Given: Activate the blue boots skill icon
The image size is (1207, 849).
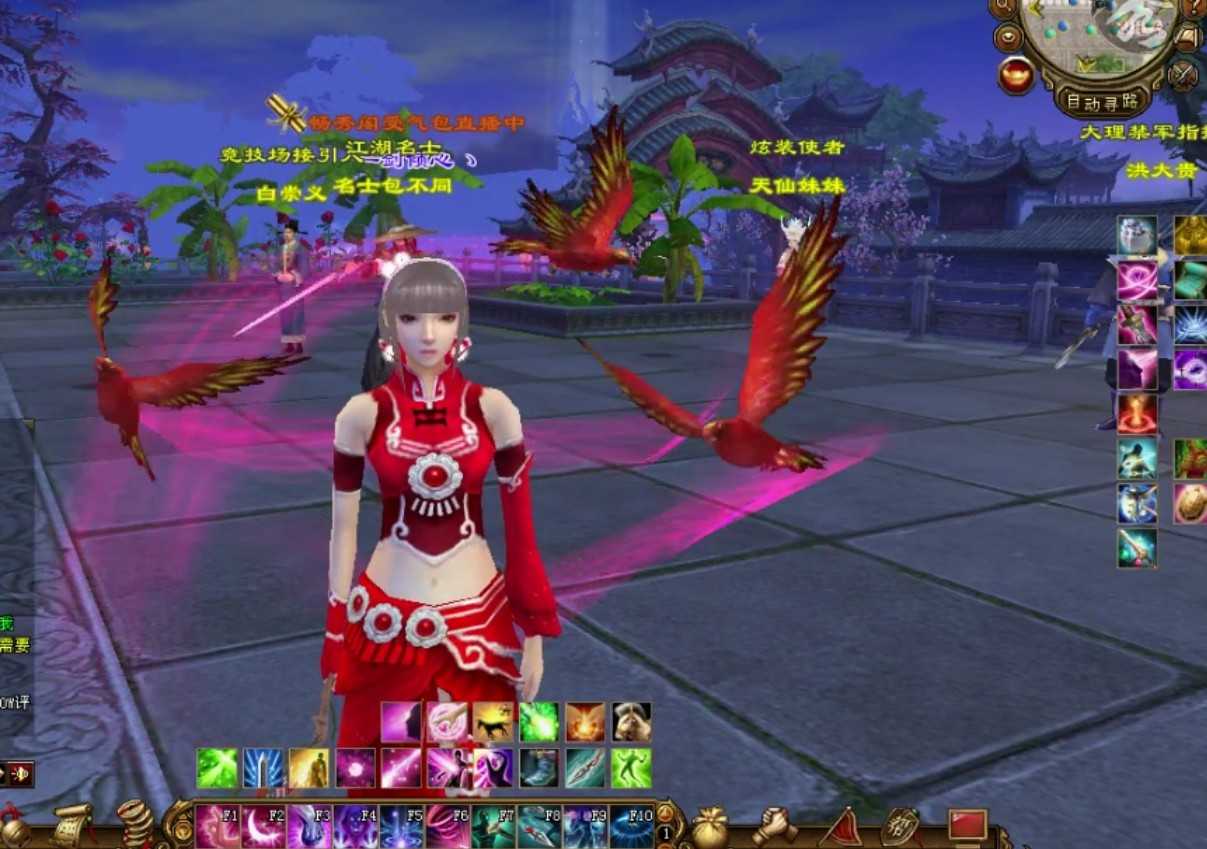Looking at the screenshot, I should 539,768.
